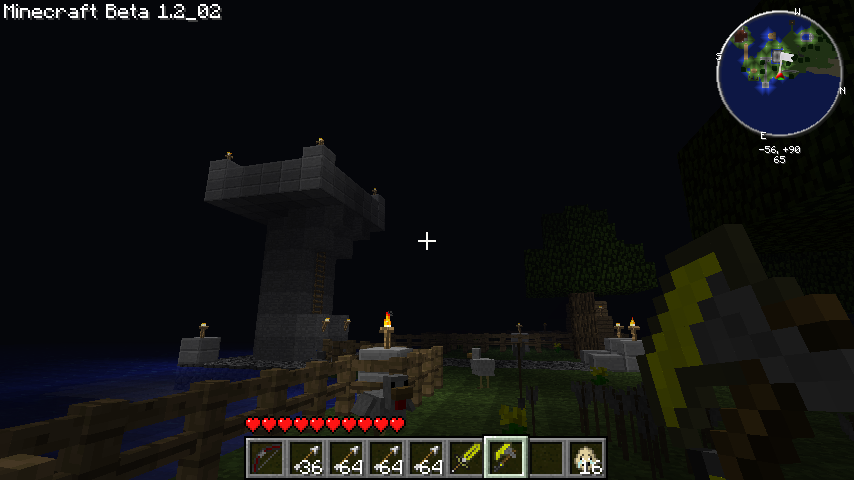
Task: Select the white flag marker on minimap
Action: click(x=785, y=59)
